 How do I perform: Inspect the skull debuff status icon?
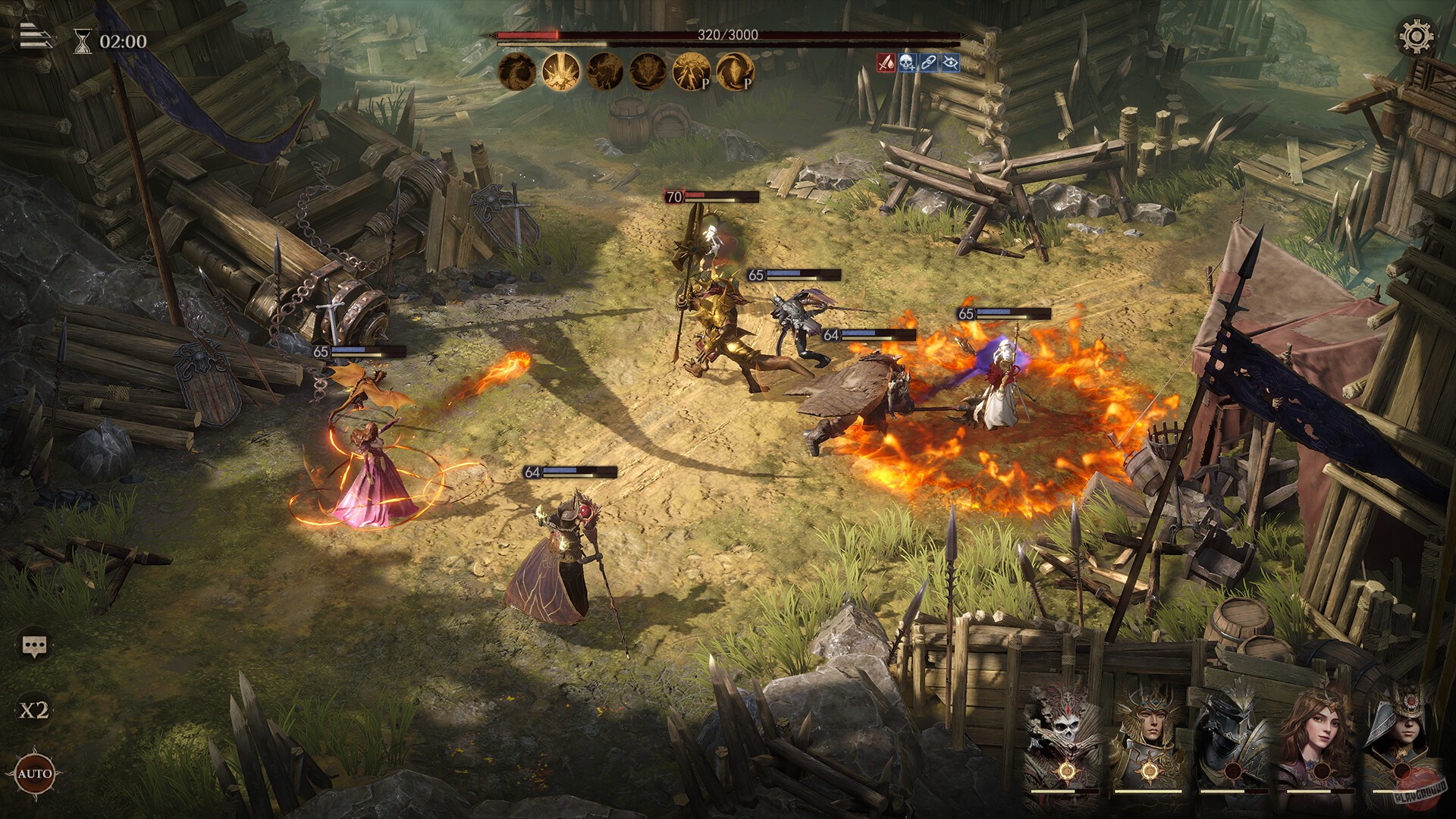(905, 64)
